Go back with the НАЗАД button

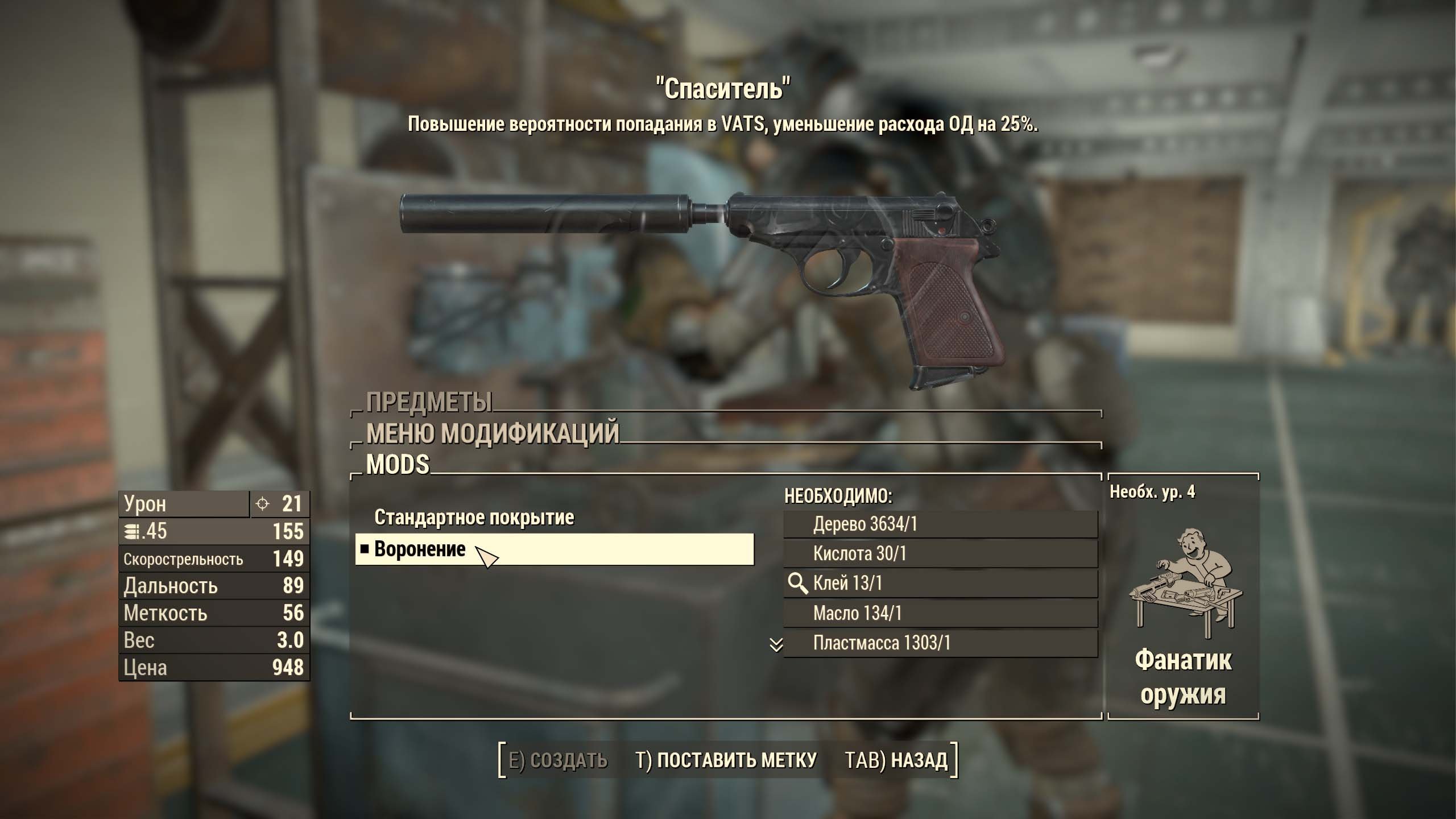(896, 760)
